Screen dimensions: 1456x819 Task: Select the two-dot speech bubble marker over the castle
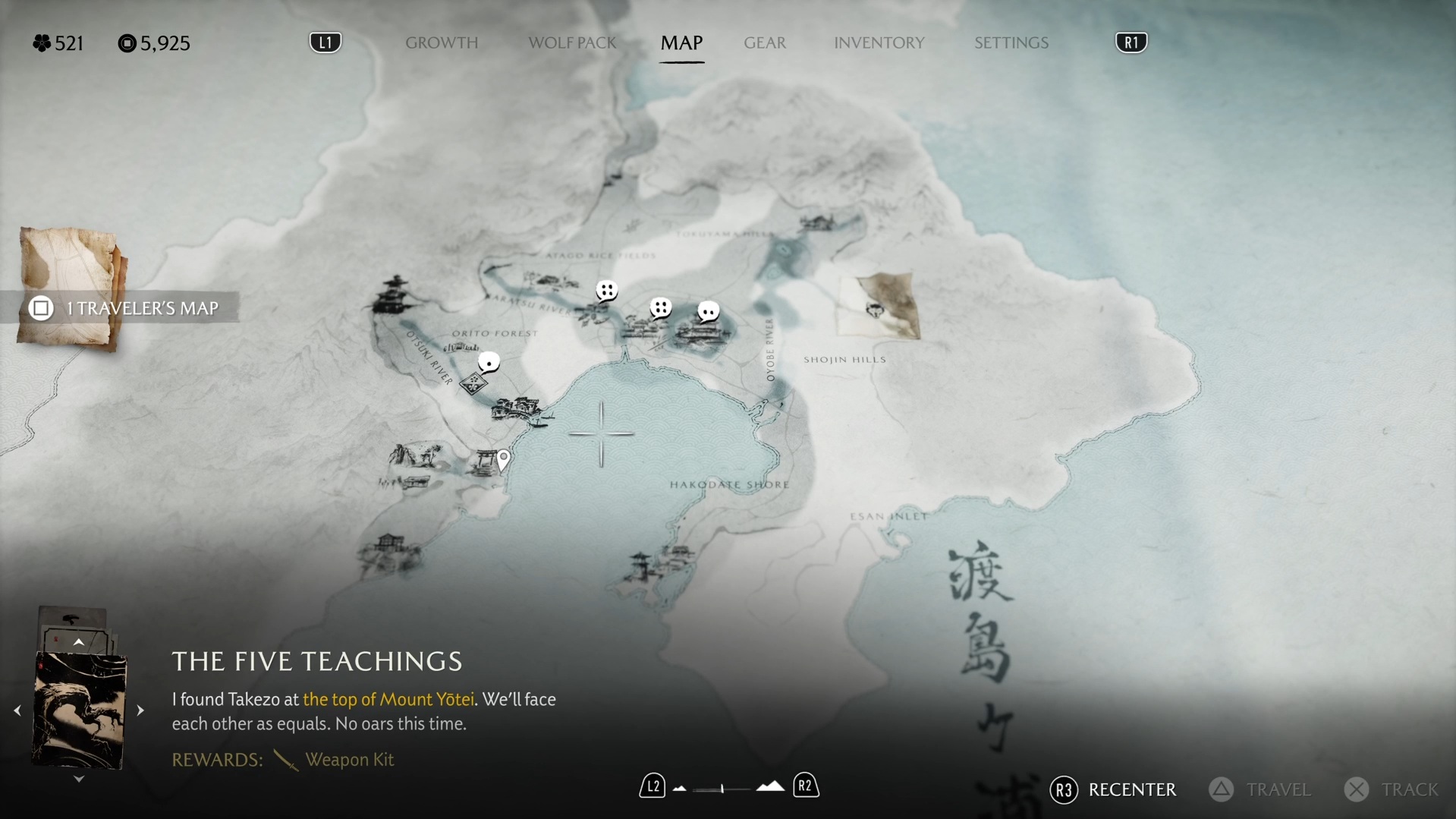(707, 311)
